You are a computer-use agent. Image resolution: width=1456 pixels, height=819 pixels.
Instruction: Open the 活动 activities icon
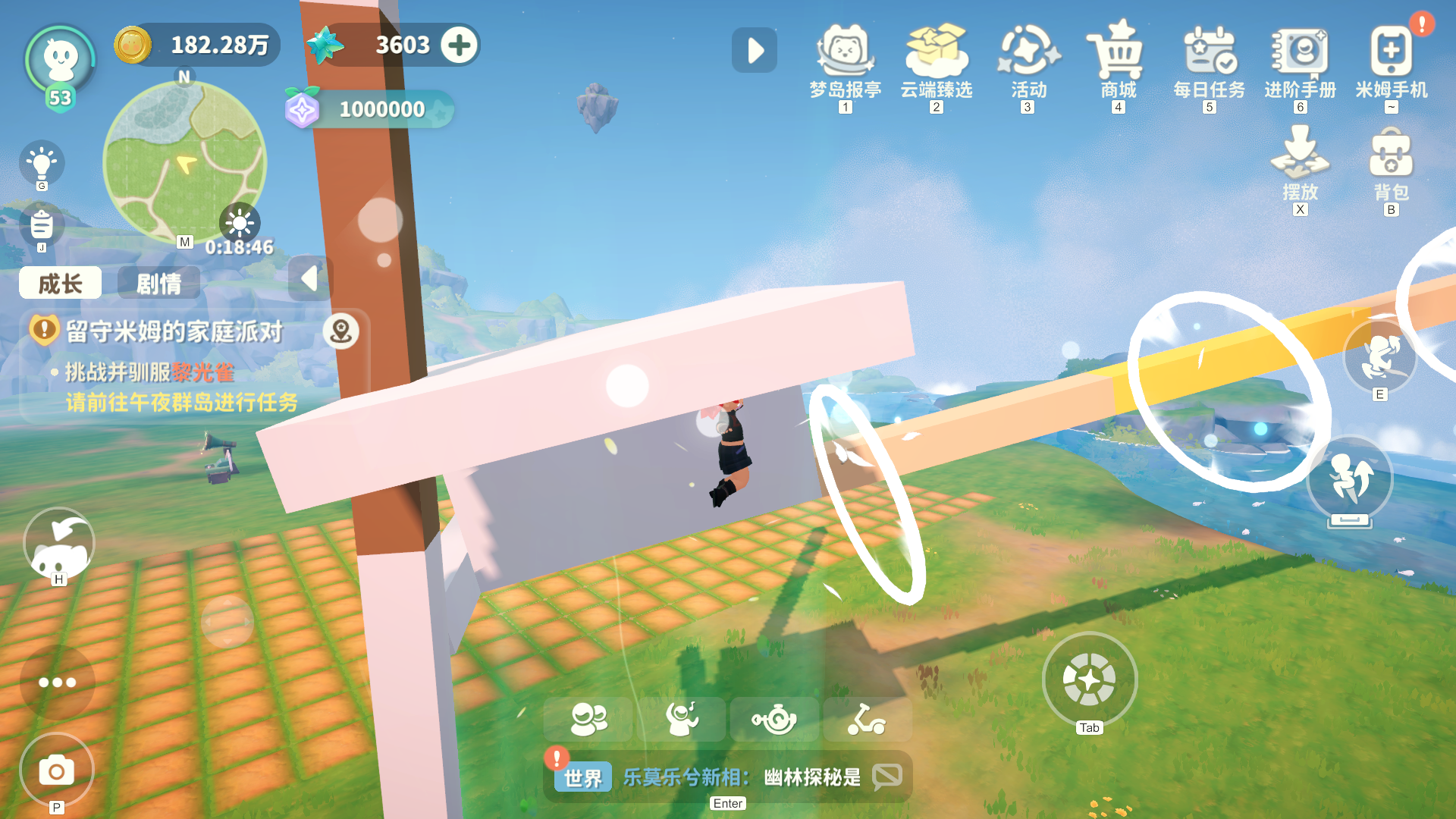coord(1028,53)
